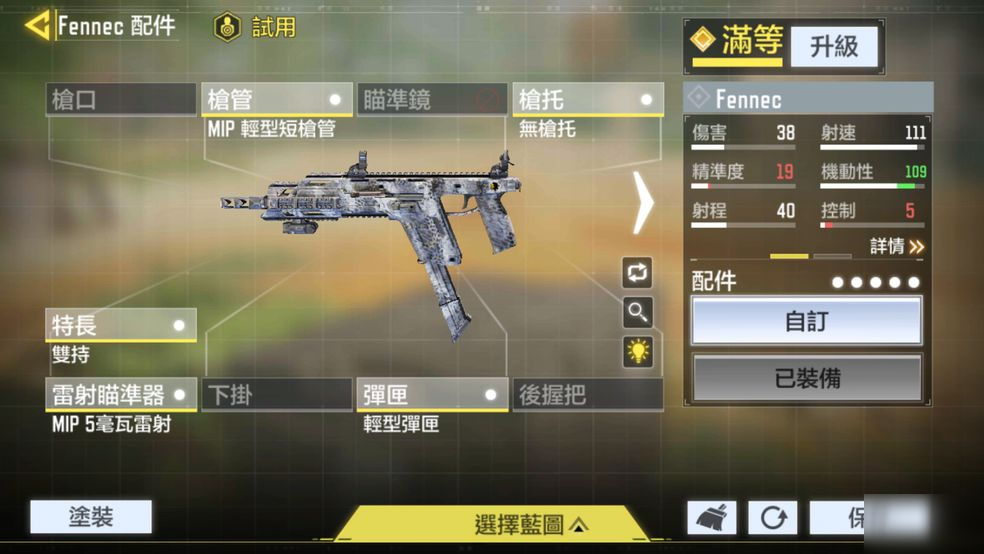Open the 塗裝 camo menu
This screenshot has height=554, width=984.
pos(91,517)
